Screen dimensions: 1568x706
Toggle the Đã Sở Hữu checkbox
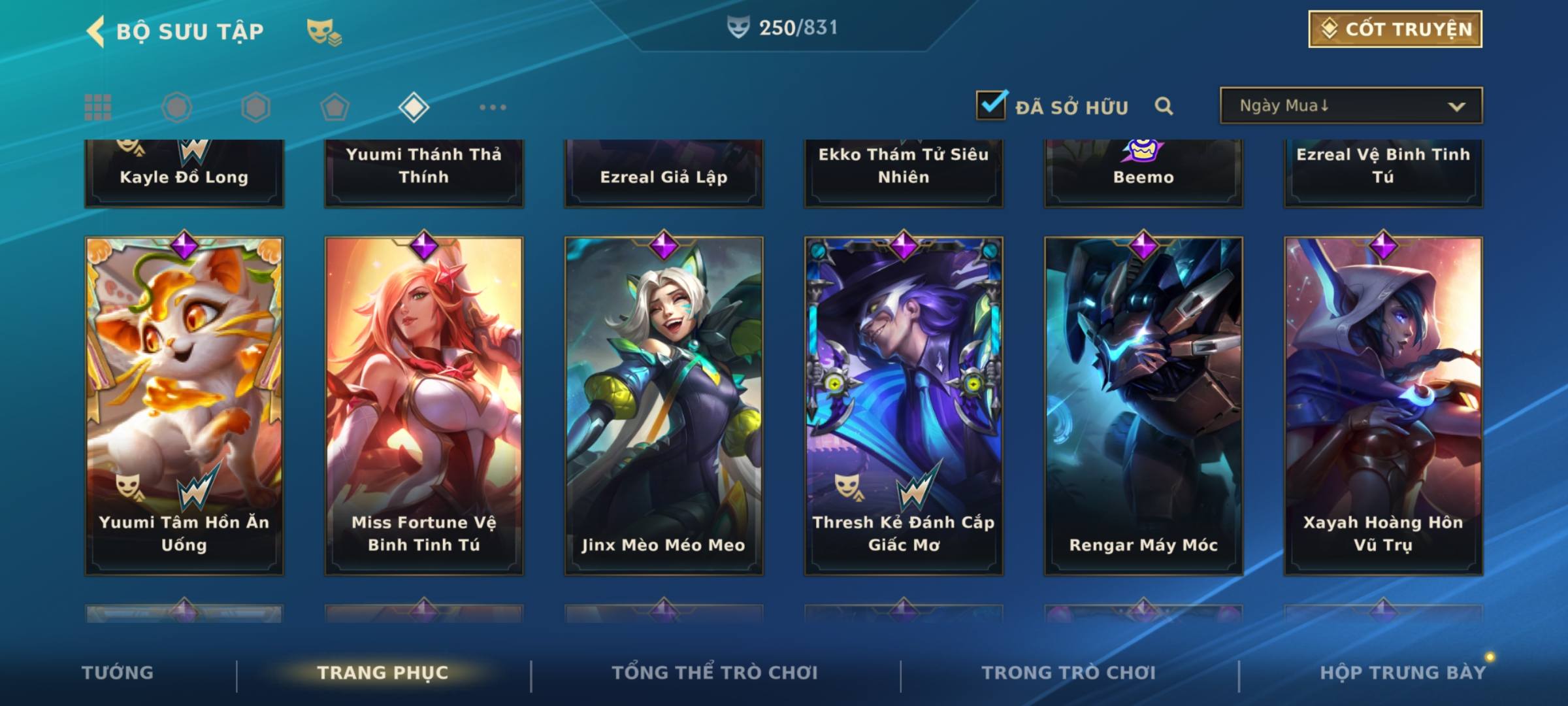pyautogui.click(x=991, y=105)
